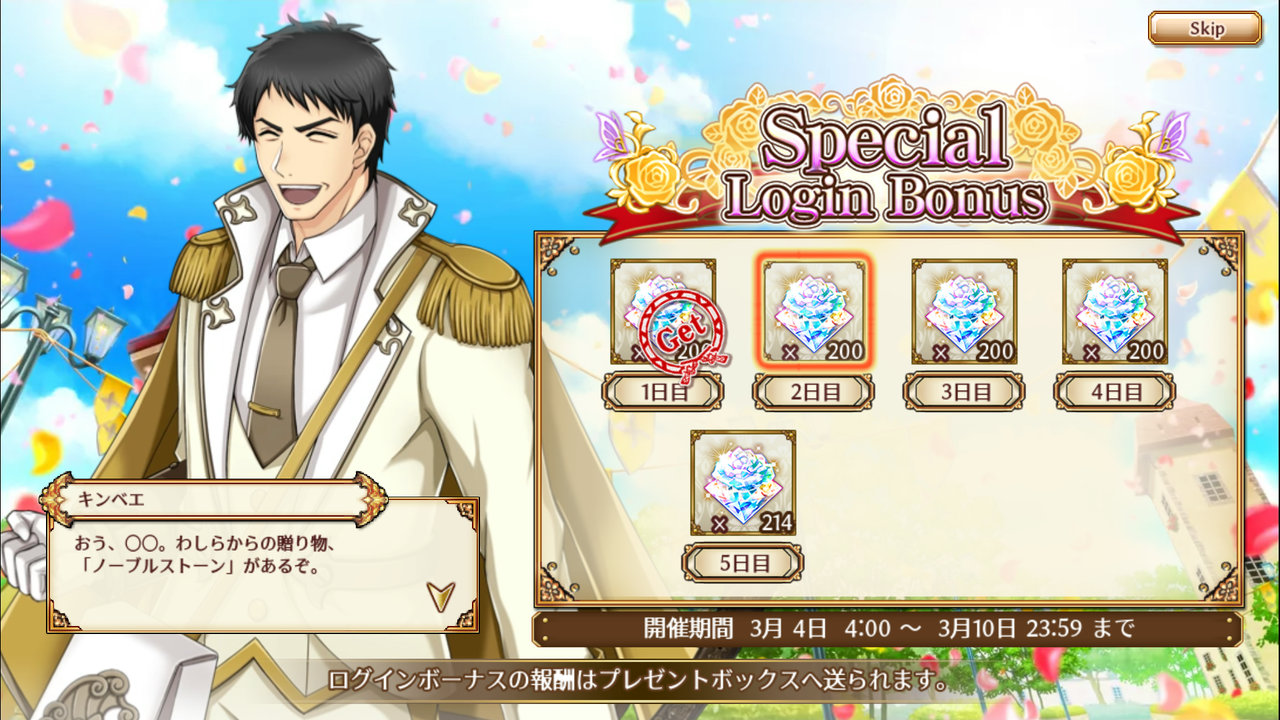Select the day 1 reward marked Get
The width and height of the screenshot is (1280, 720).
point(663,311)
